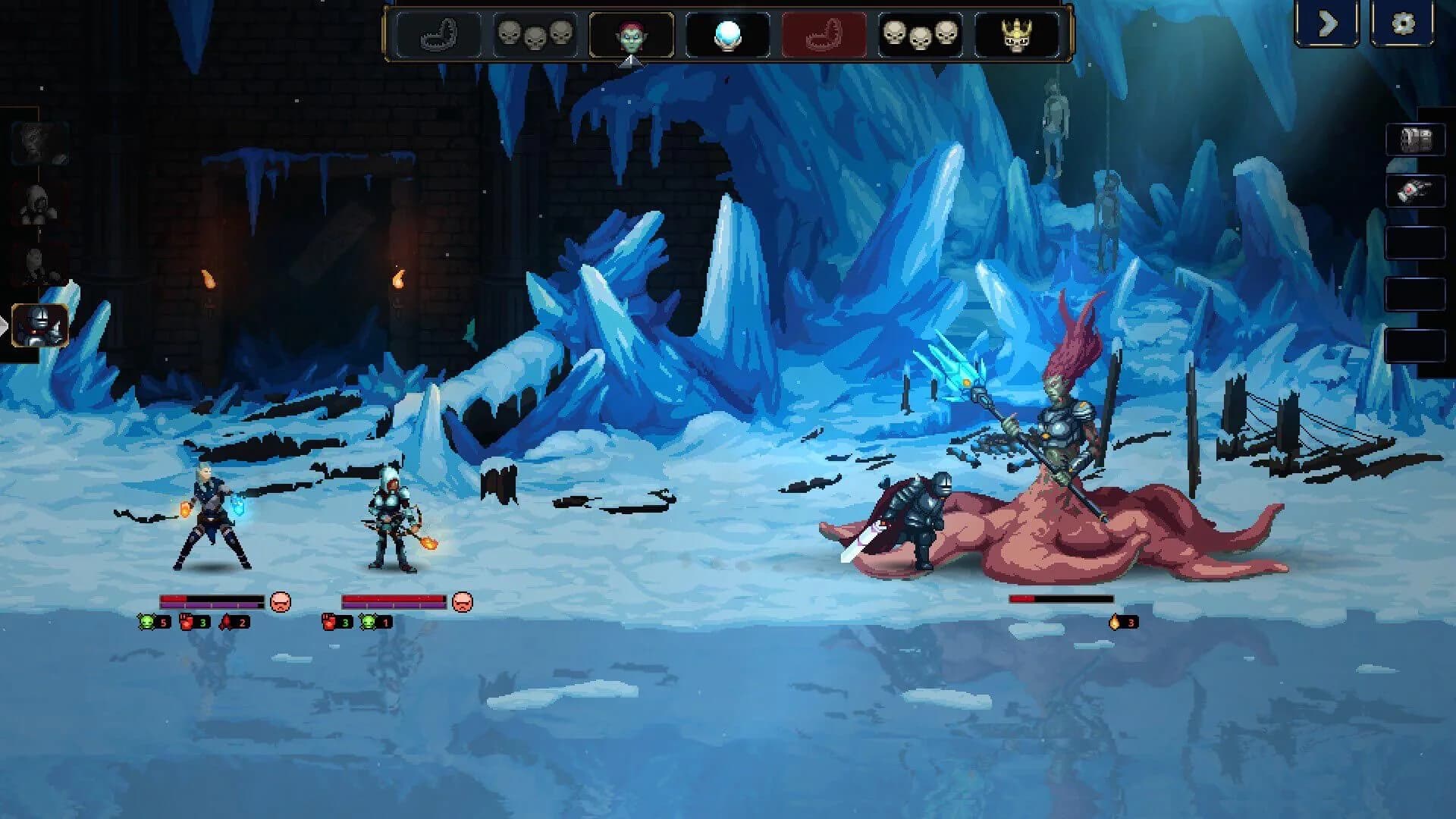Viewport: 1456px width, 819px height.
Task: Click the crystal ball unit icon in the turn tracker
Action: click(x=726, y=33)
